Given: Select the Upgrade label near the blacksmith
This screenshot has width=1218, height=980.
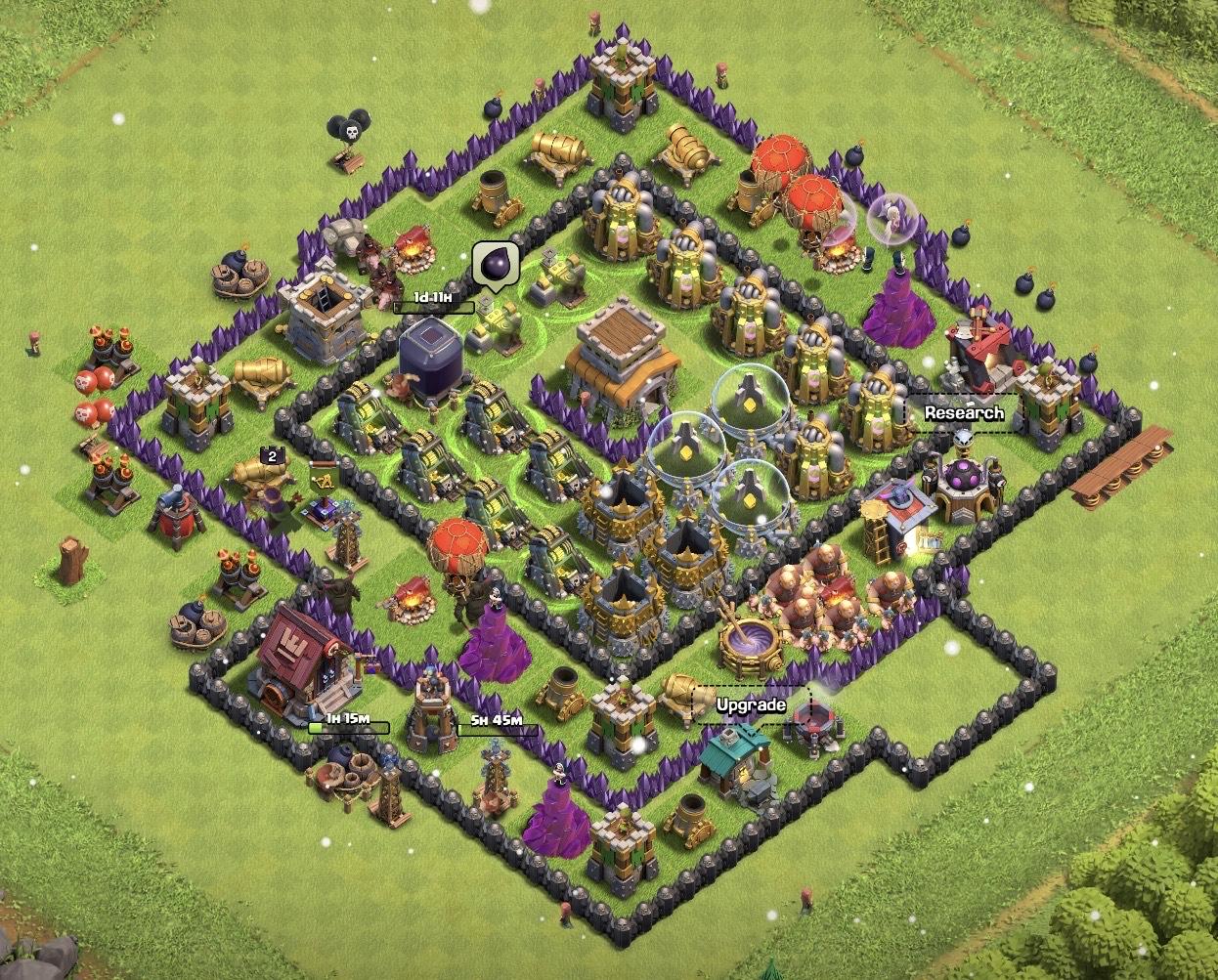Looking at the screenshot, I should click(750, 704).
